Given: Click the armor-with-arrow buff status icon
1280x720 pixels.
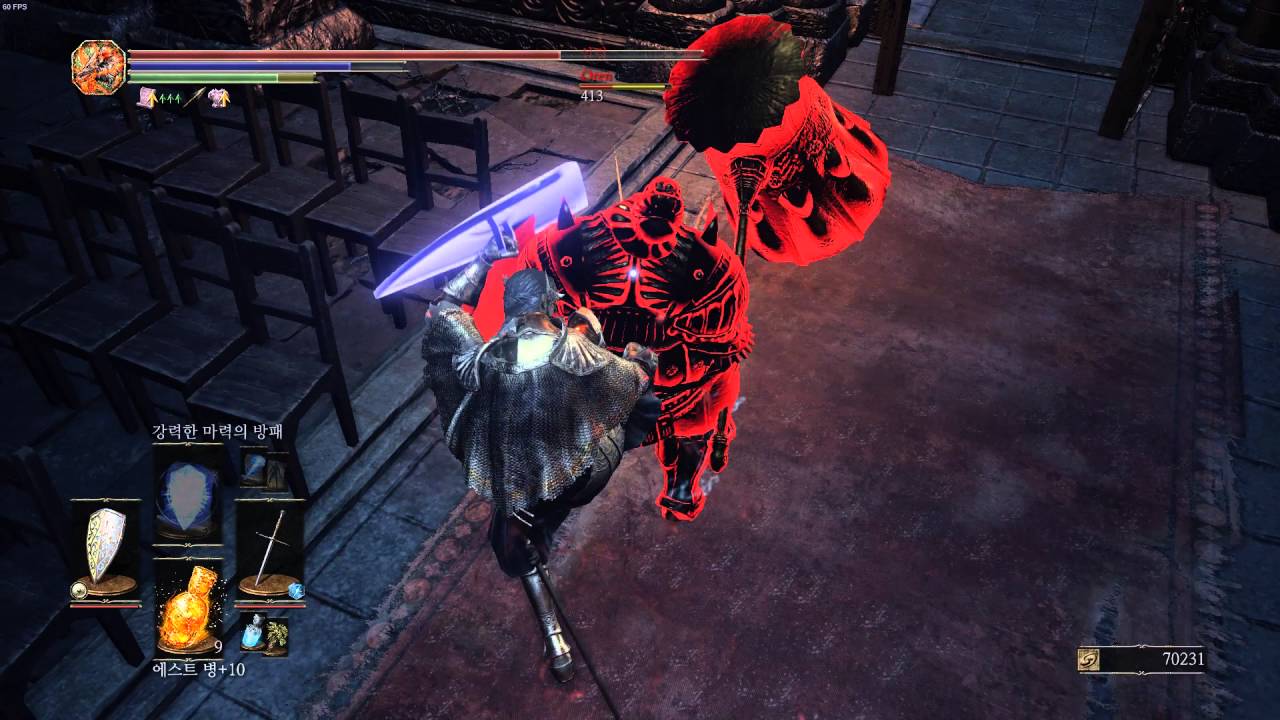Looking at the screenshot, I should [x=219, y=96].
